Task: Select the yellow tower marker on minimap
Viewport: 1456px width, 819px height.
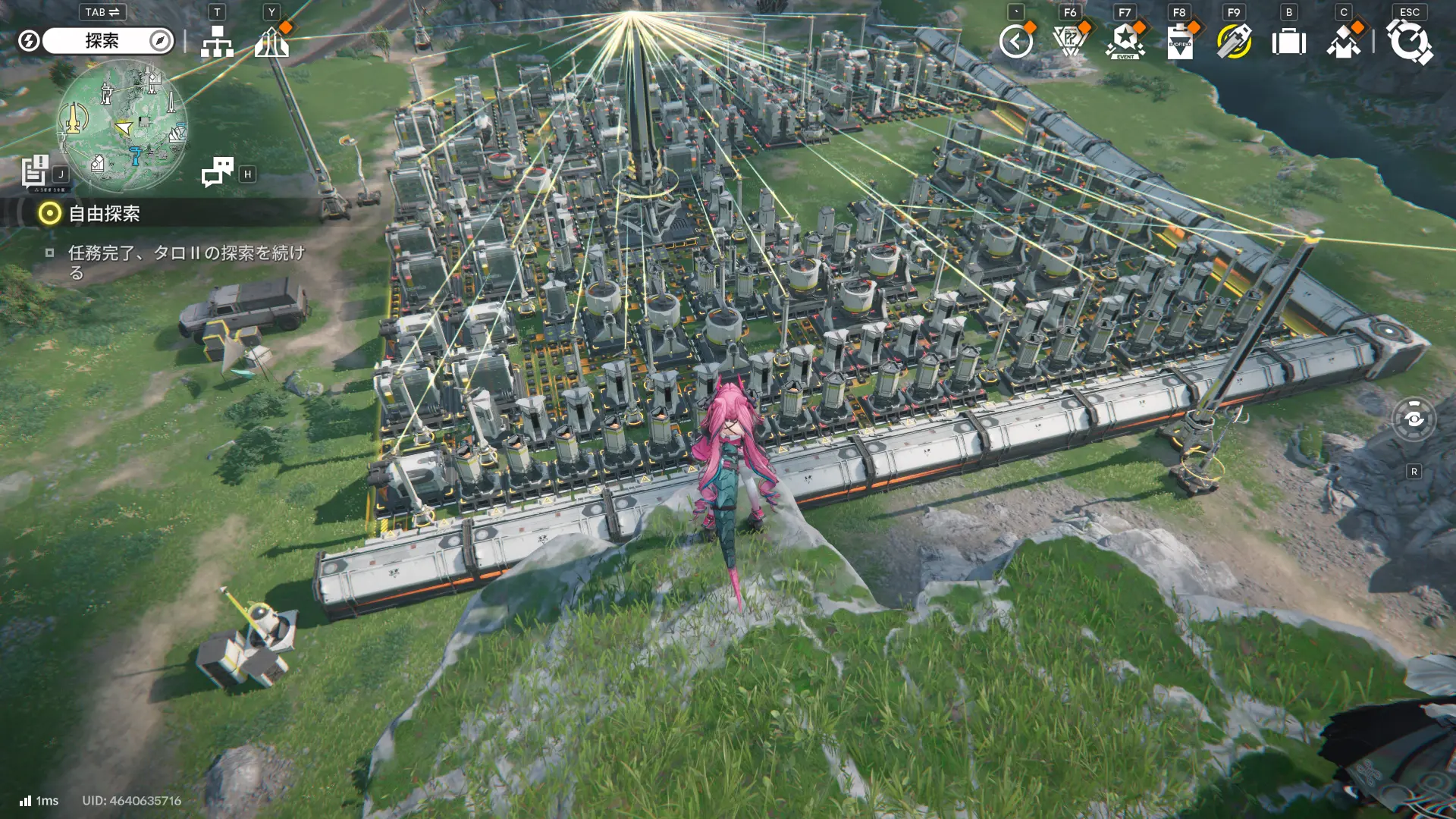Action: click(74, 119)
